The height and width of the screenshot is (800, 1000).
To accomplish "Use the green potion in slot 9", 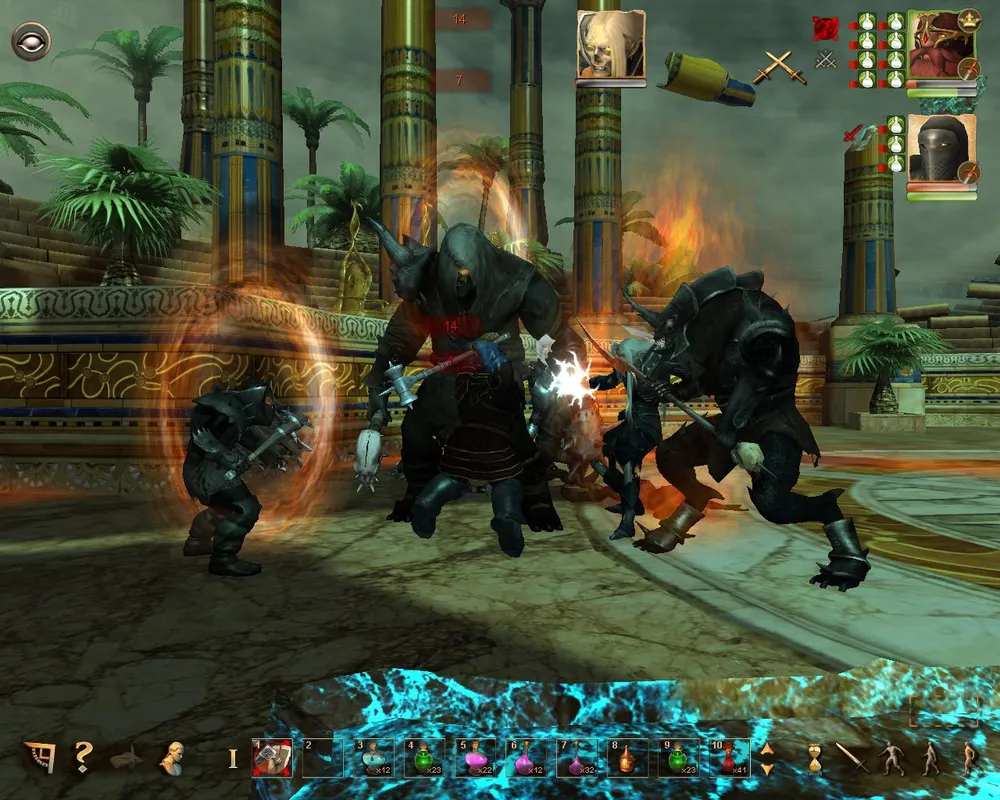I will [678, 758].
